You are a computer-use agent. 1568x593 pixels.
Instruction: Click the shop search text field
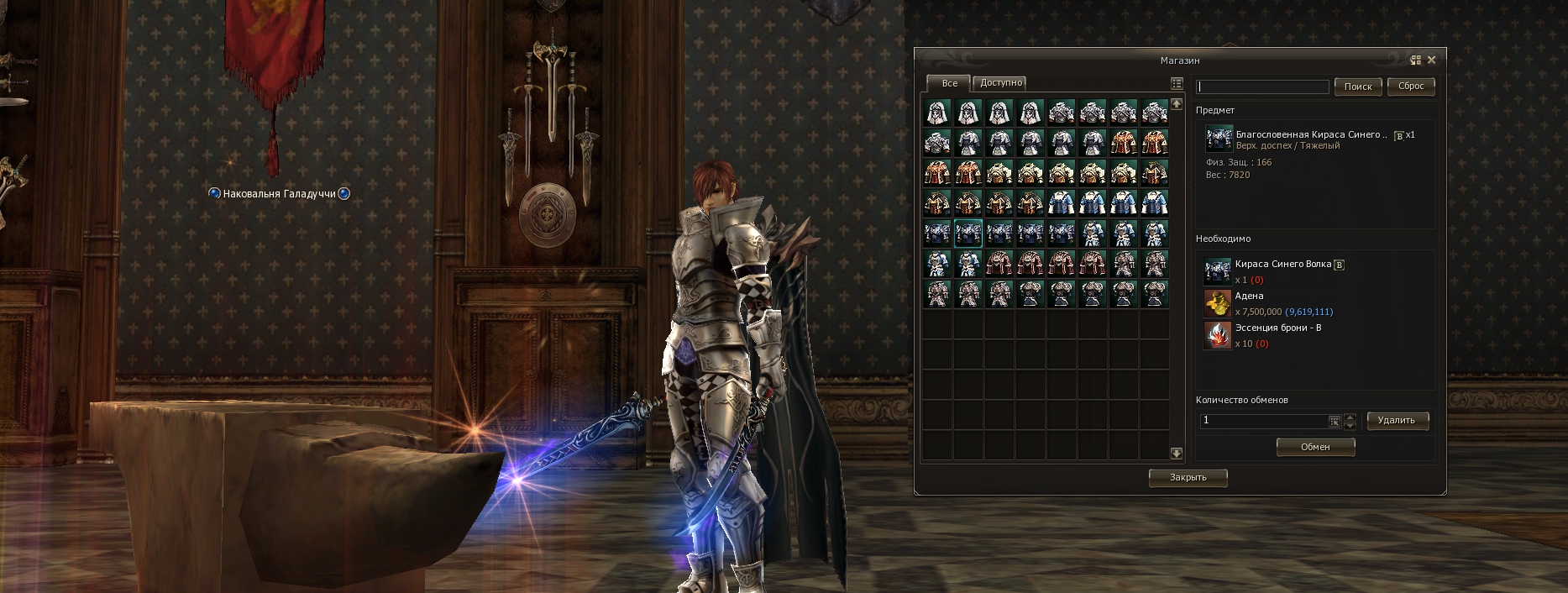[1262, 87]
